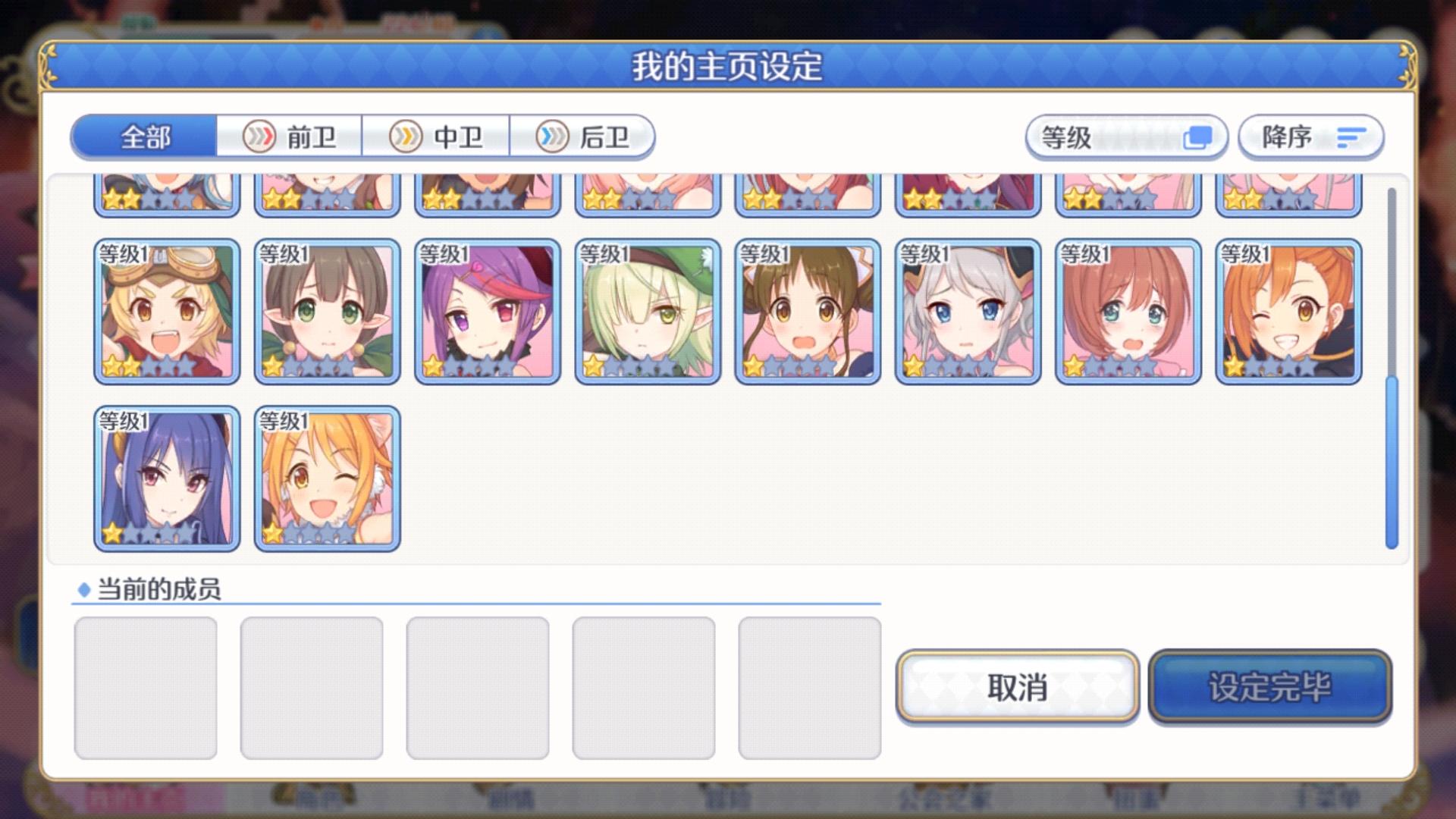Select the dark-blue-haired character in the last row

[167, 478]
